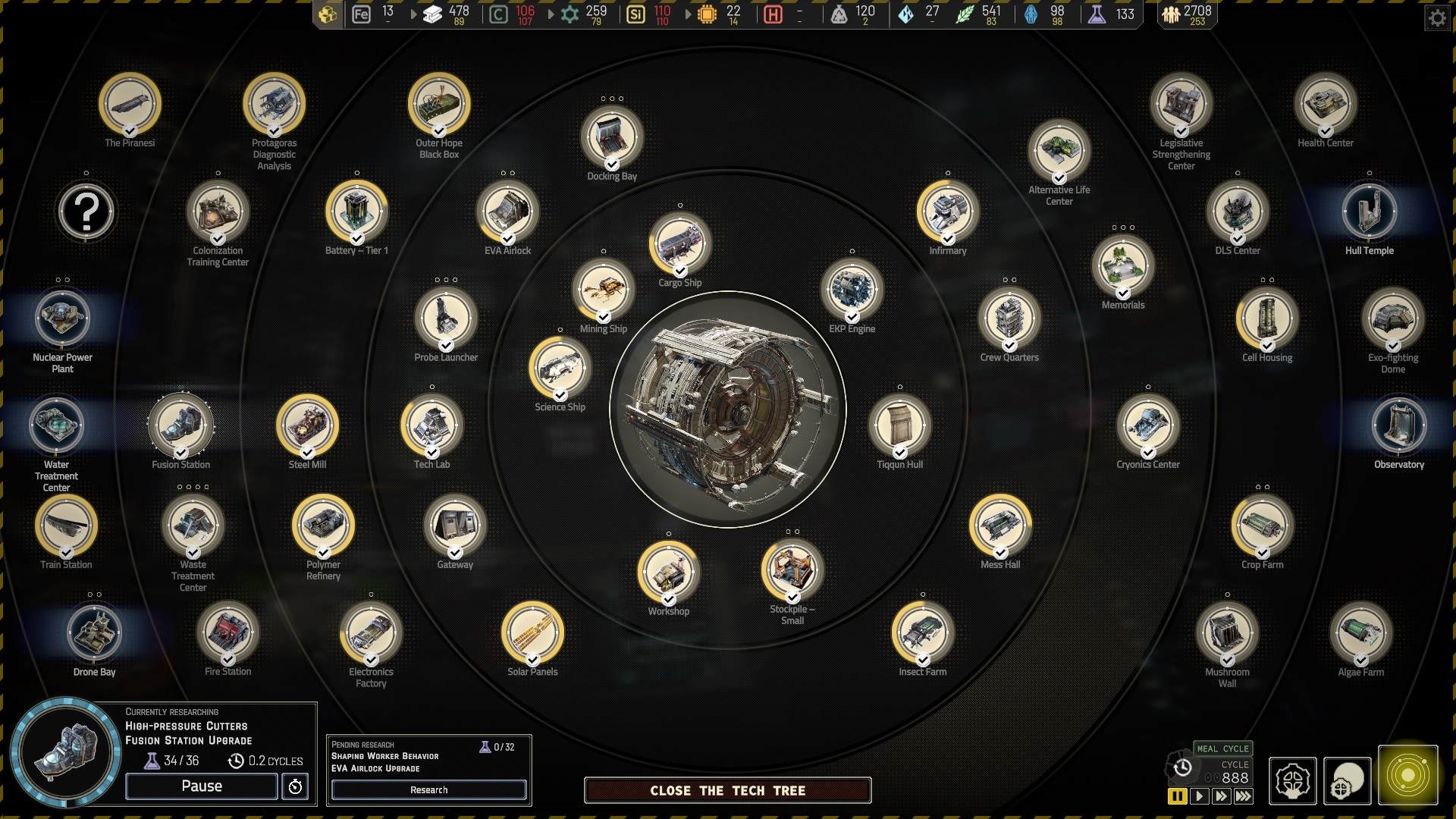Select the Observatory tech node

[1398, 425]
